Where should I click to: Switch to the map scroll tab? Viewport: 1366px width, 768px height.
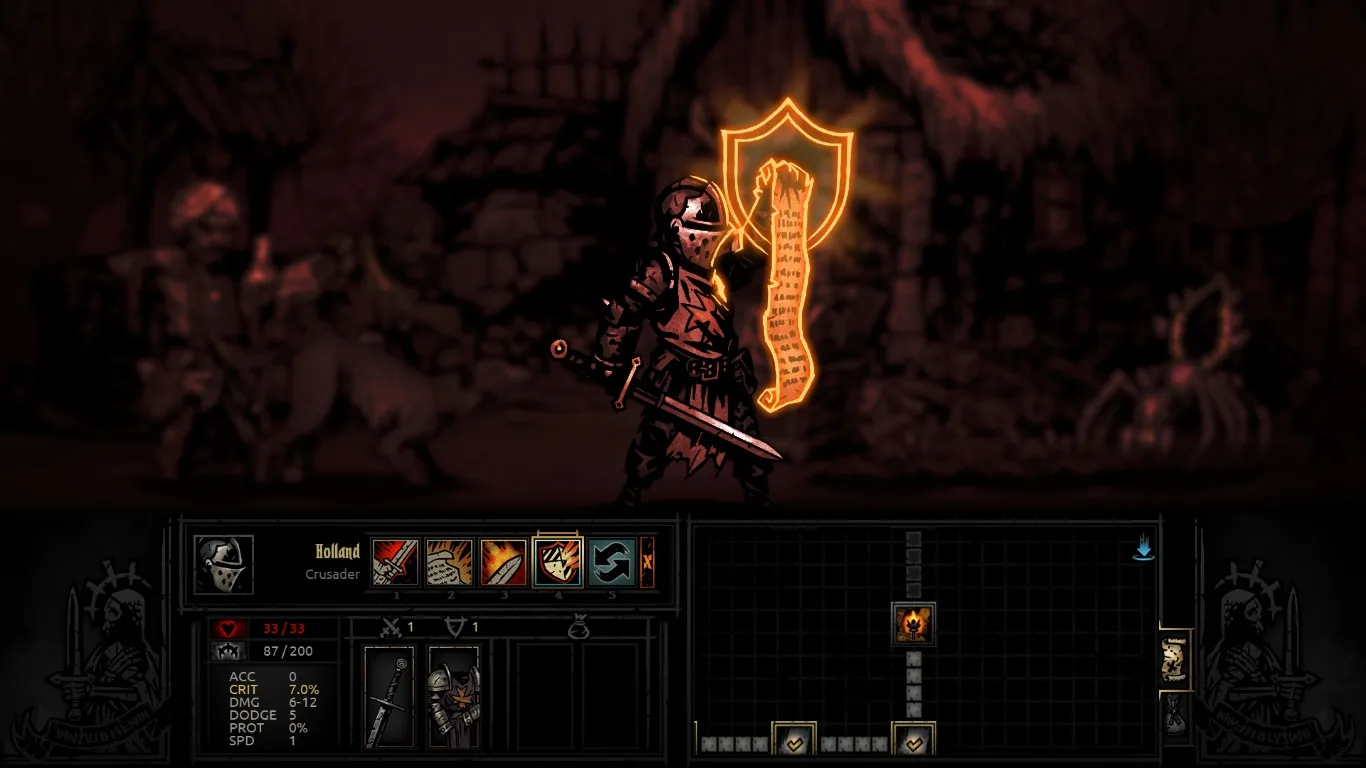pos(1175,660)
